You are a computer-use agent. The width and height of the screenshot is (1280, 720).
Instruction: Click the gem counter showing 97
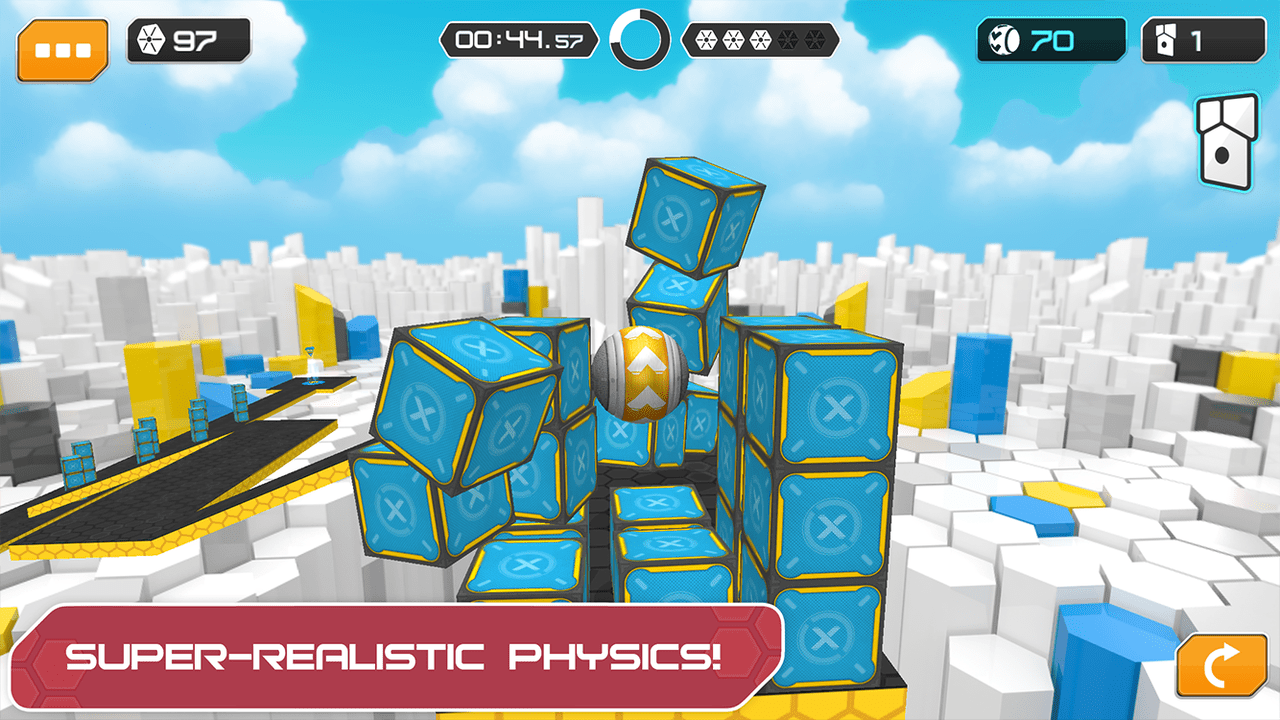point(188,41)
